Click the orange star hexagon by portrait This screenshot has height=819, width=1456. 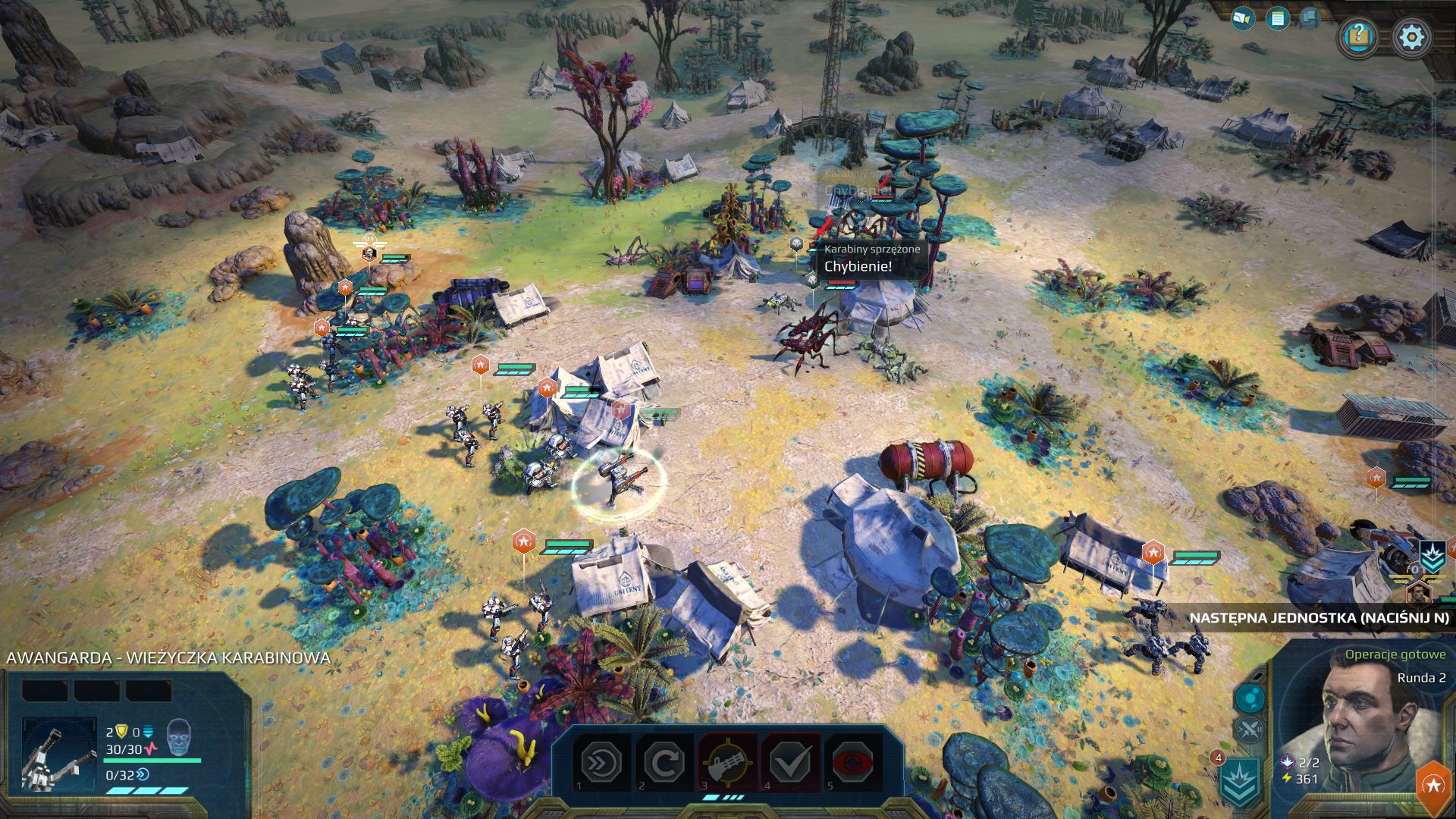coord(1432,786)
